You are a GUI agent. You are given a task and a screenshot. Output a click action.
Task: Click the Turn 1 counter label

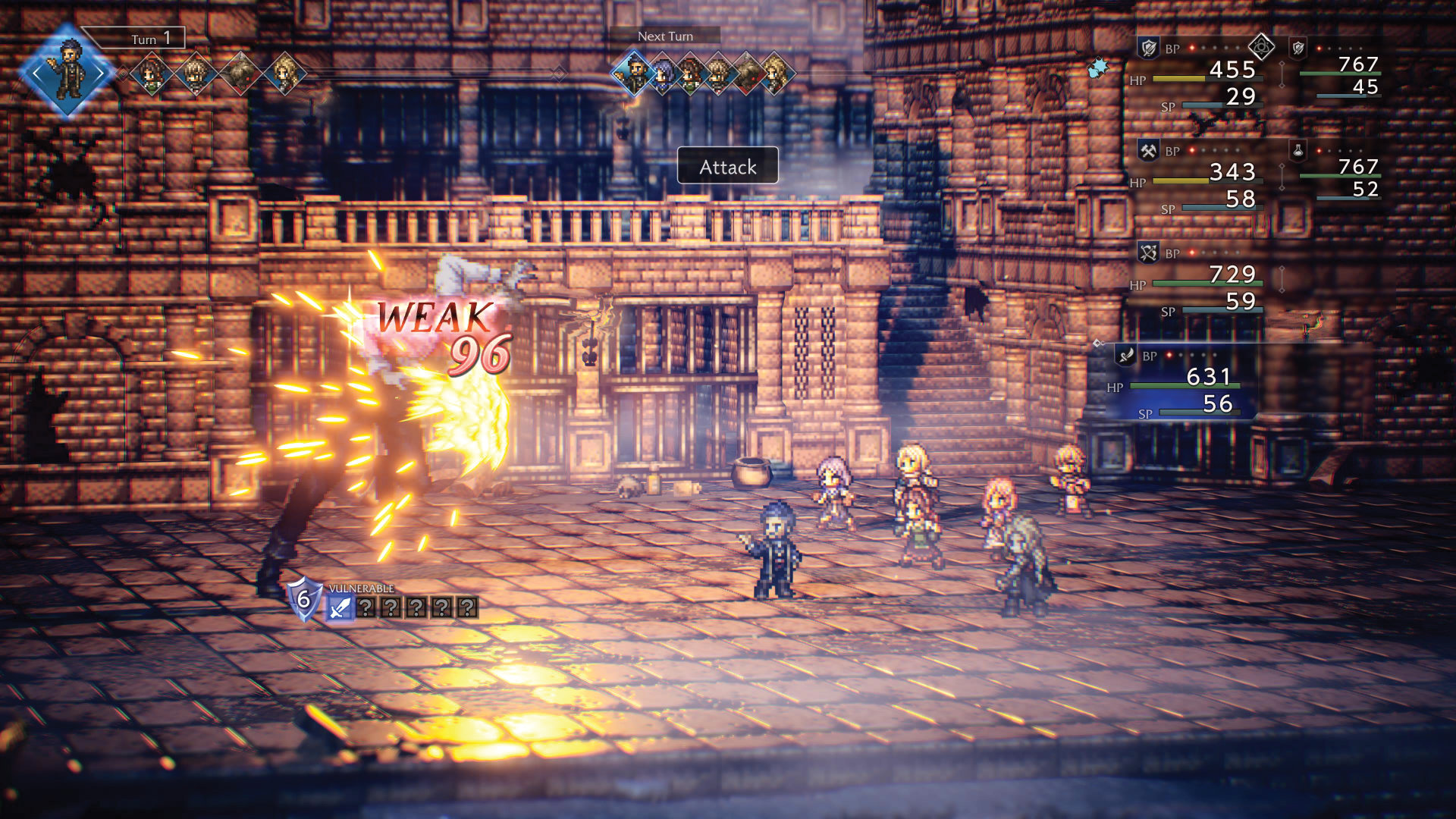click(150, 38)
